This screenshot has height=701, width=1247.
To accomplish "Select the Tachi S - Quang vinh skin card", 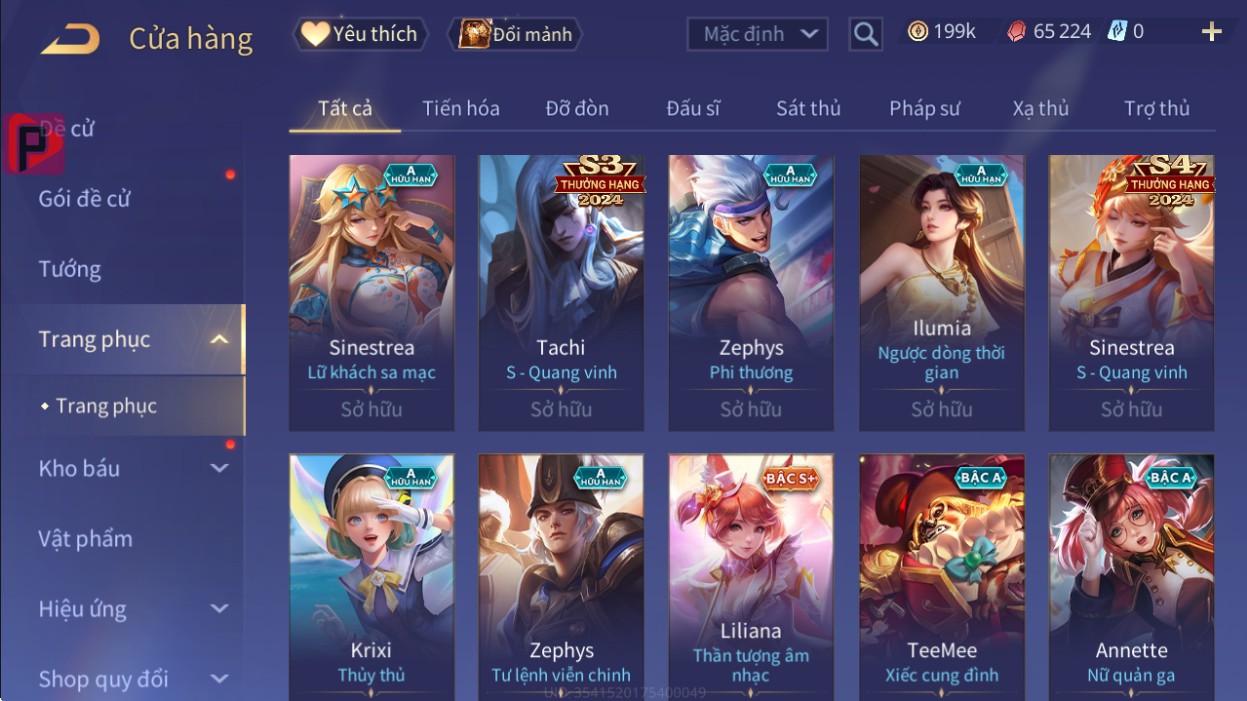I will (561, 292).
